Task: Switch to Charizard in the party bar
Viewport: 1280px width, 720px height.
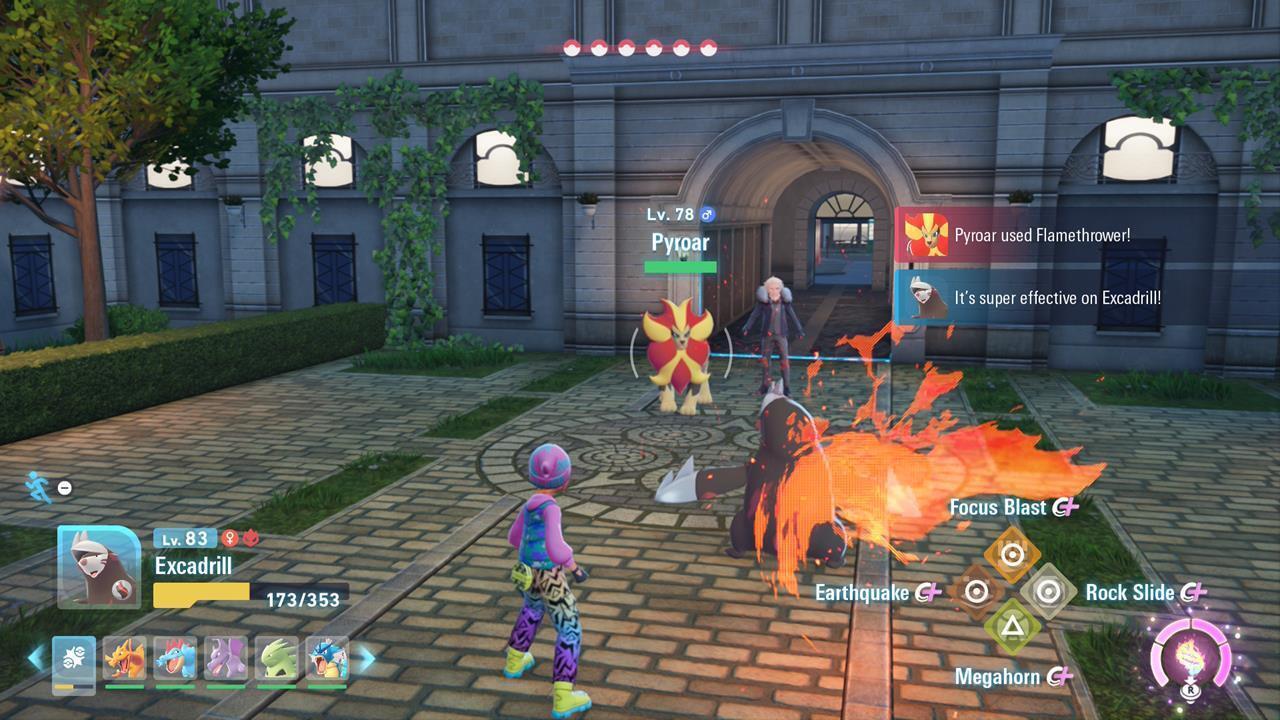Action: click(x=124, y=659)
